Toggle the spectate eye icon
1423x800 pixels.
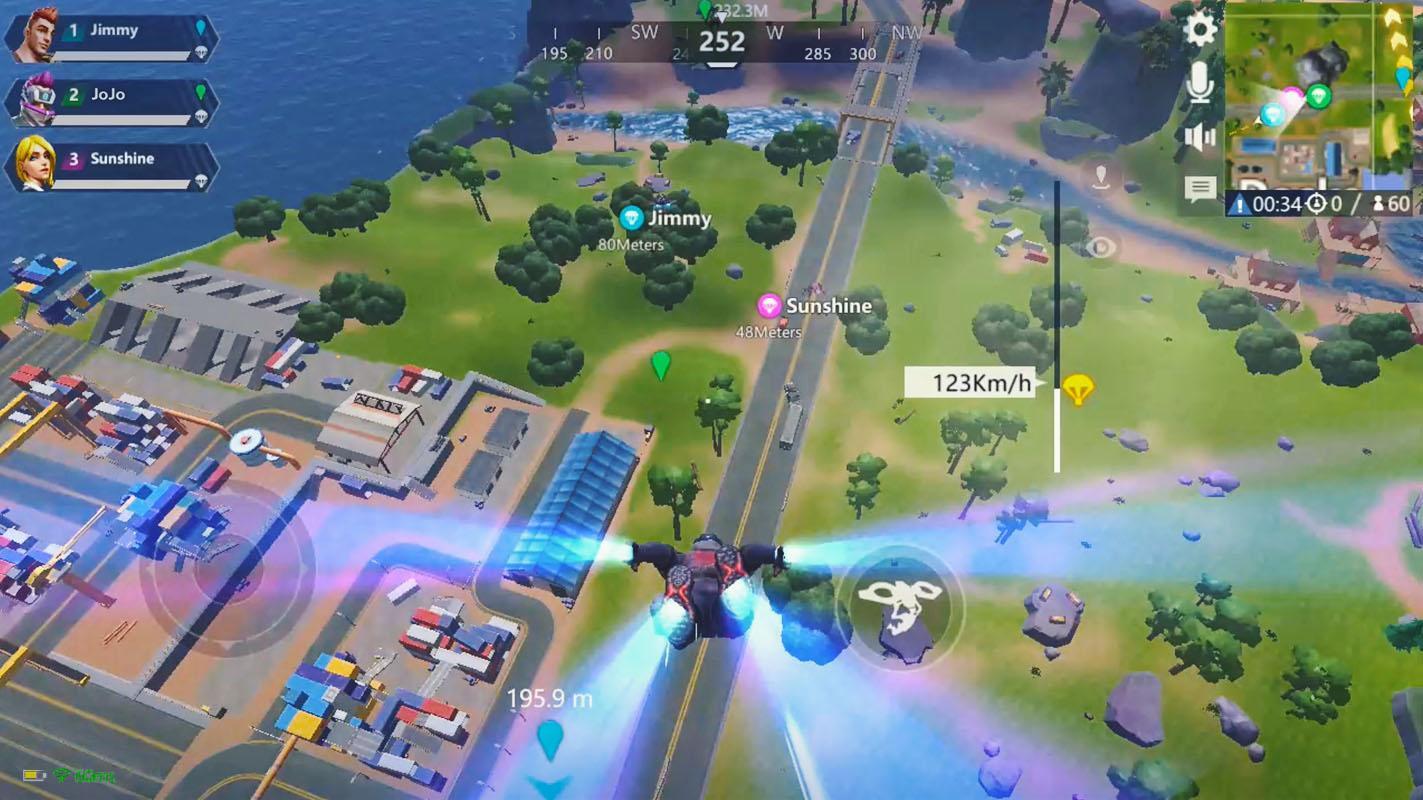(x=1100, y=245)
